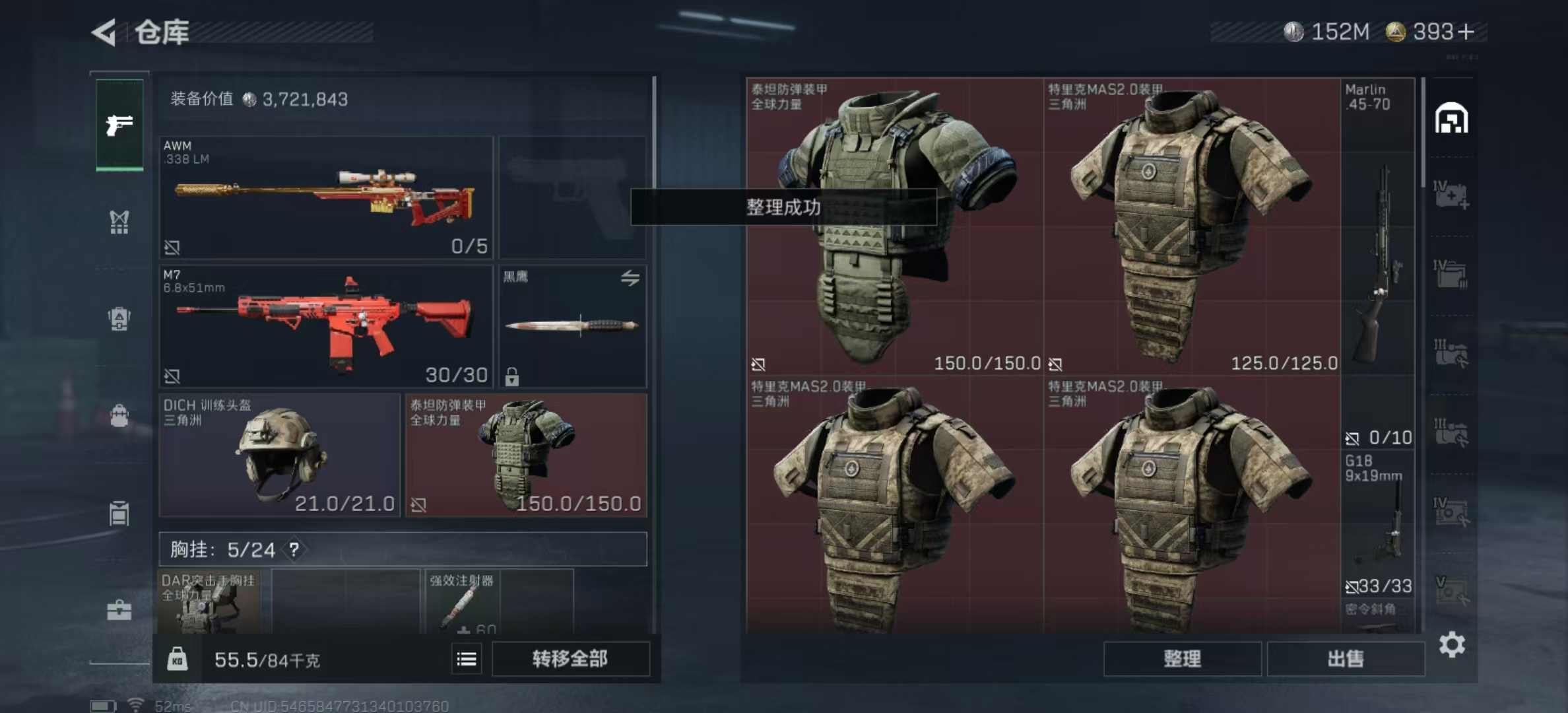This screenshot has width=1568, height=713.
Task: Select the DAR assault chest rig
Action: tap(209, 602)
